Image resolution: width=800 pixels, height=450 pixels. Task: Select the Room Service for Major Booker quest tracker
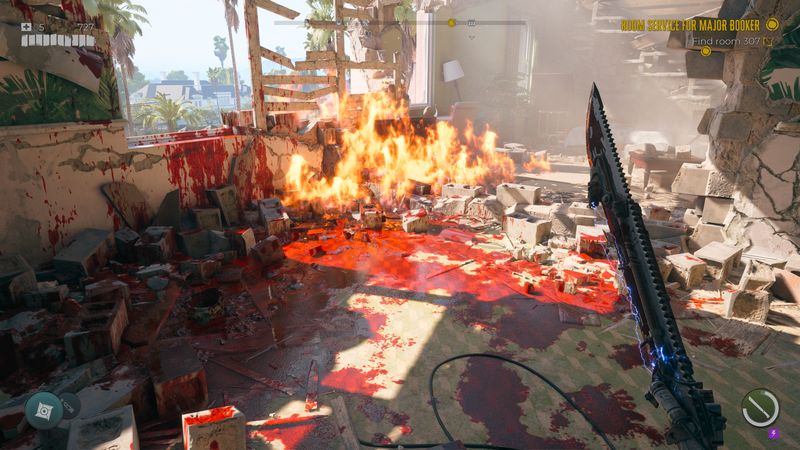(x=699, y=24)
